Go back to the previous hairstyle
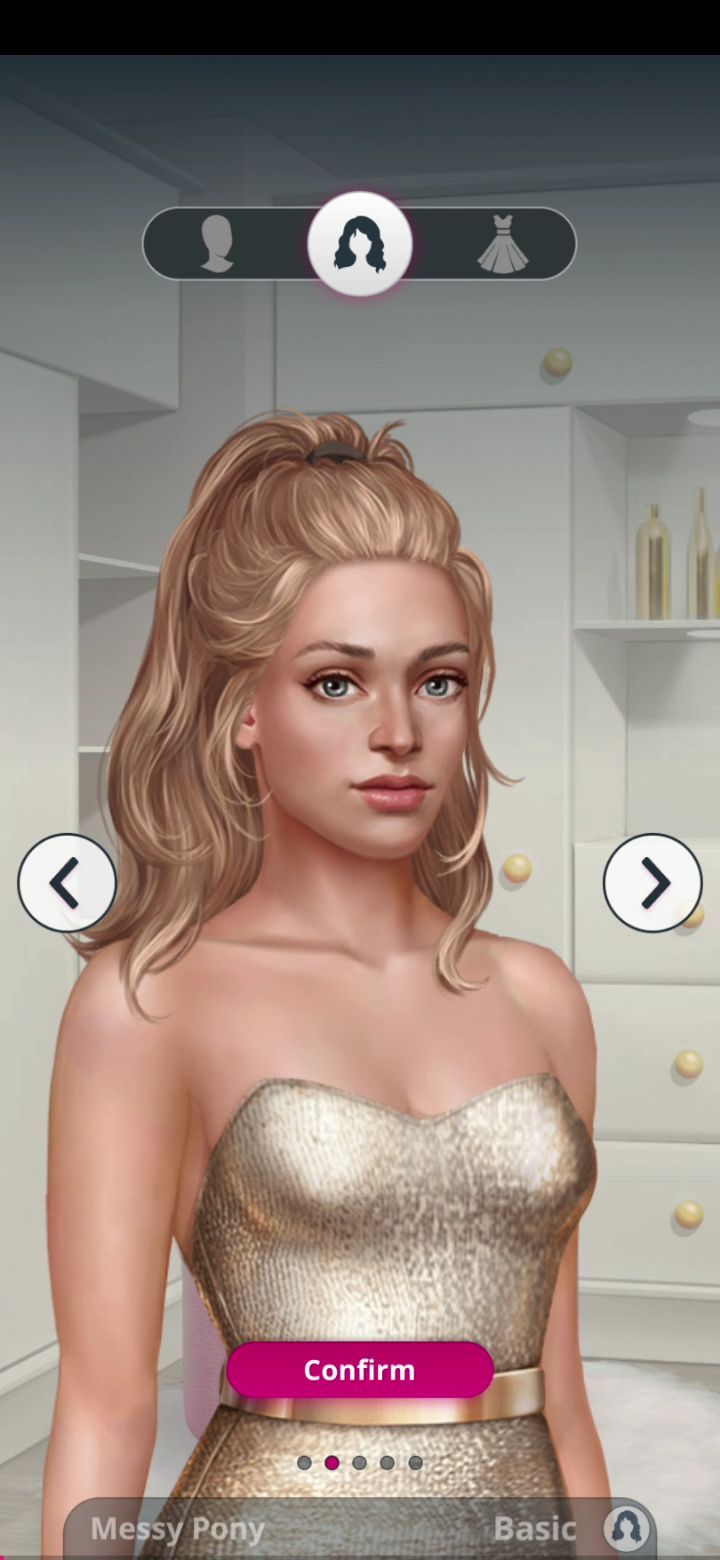720x1560 pixels. [x=67, y=883]
